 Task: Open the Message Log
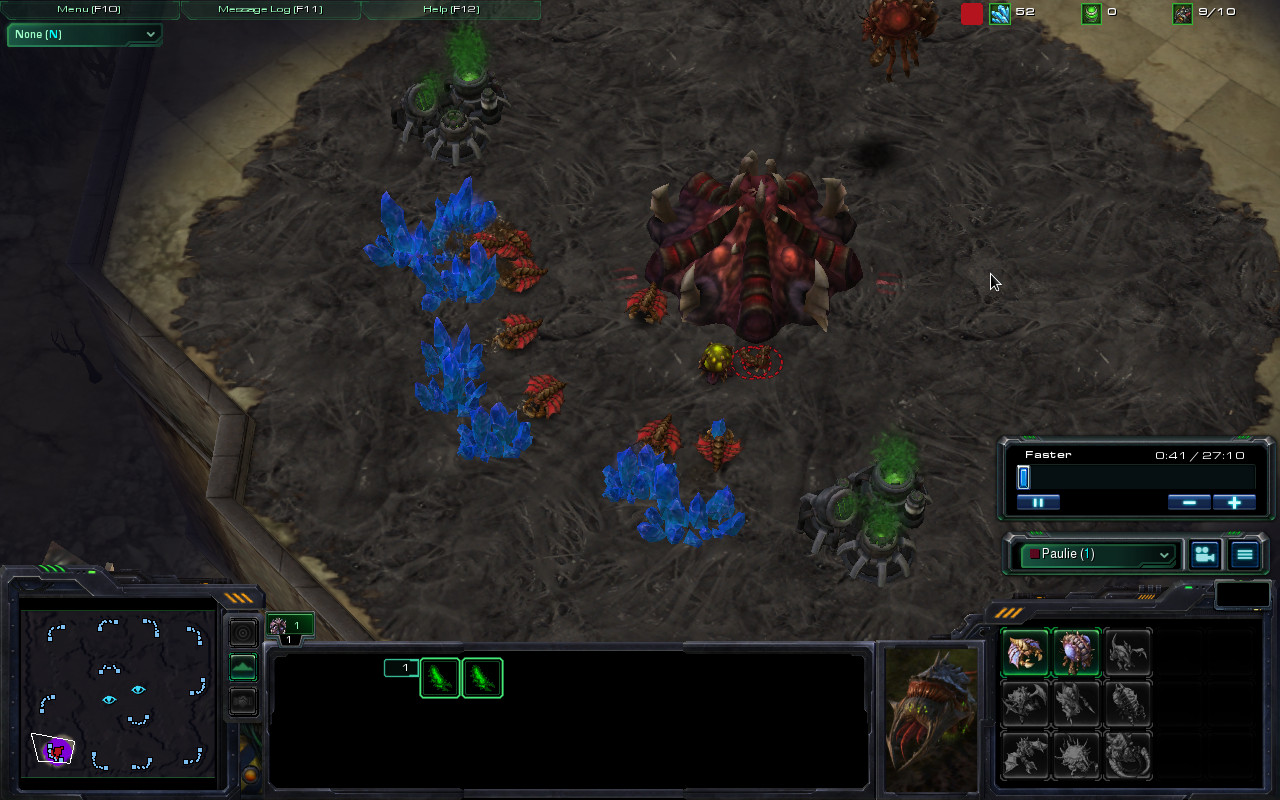point(270,9)
